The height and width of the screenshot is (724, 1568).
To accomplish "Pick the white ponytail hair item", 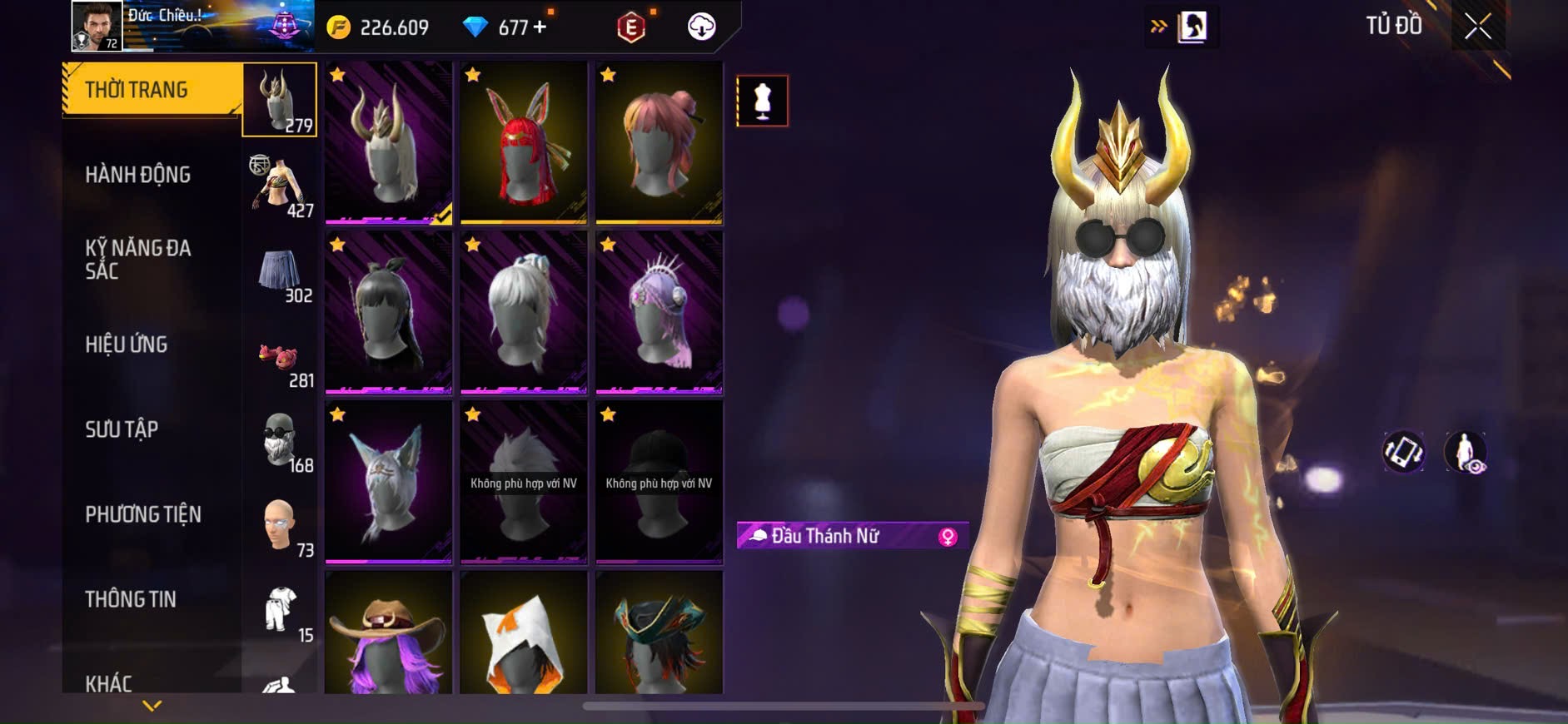I will coord(524,312).
